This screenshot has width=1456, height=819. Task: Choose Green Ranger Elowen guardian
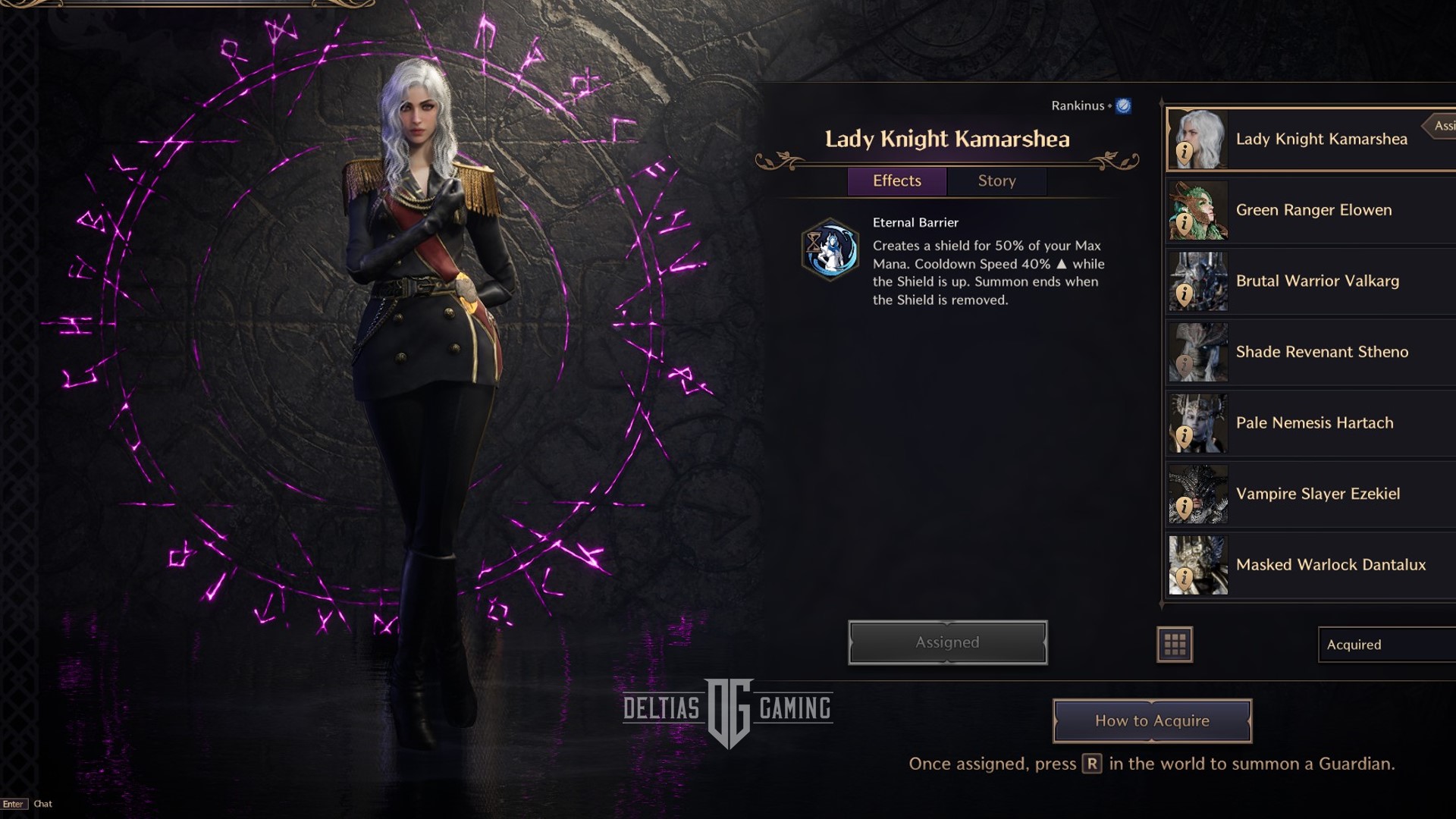(1313, 210)
